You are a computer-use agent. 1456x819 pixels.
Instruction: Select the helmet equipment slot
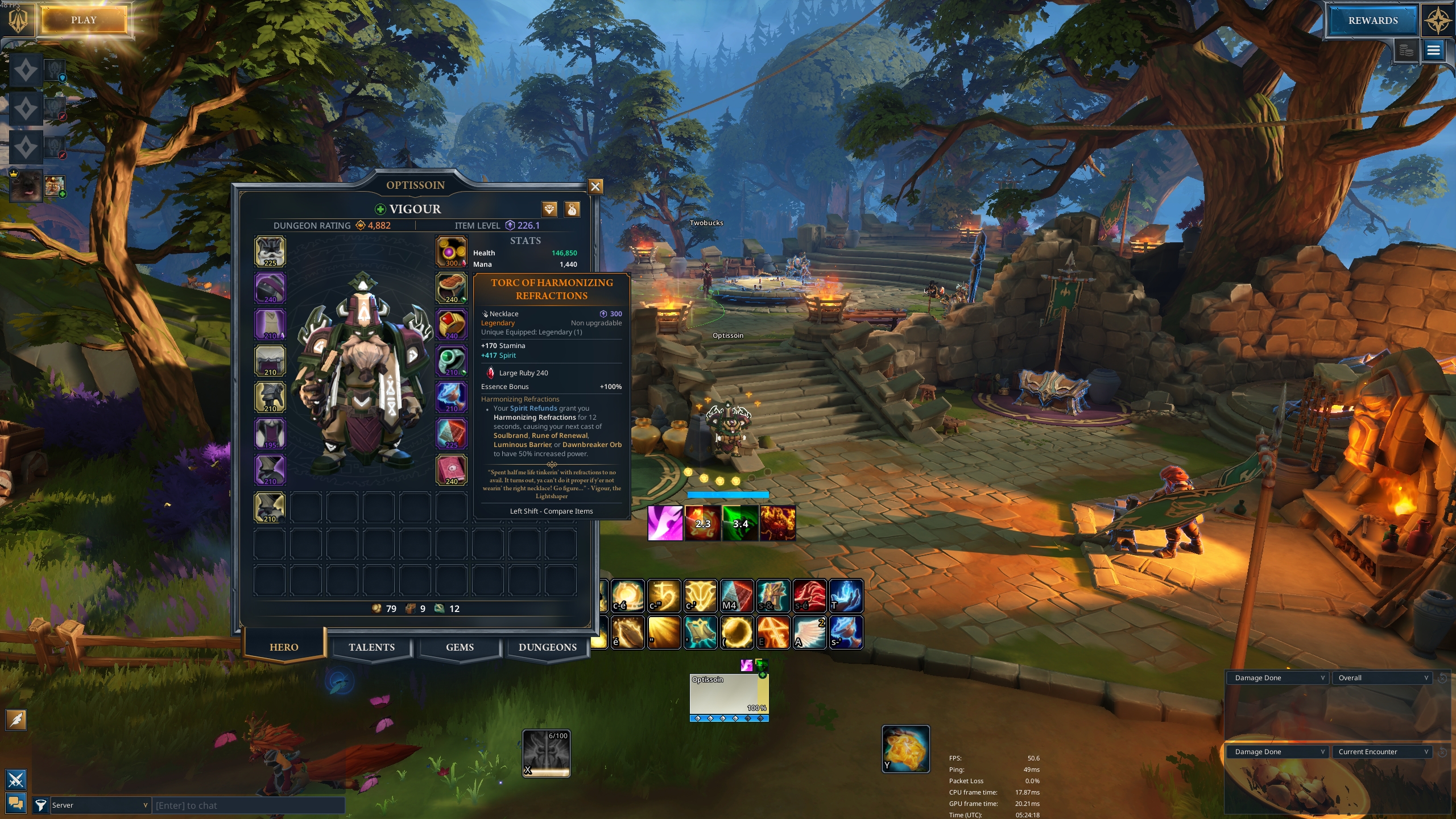click(x=270, y=252)
